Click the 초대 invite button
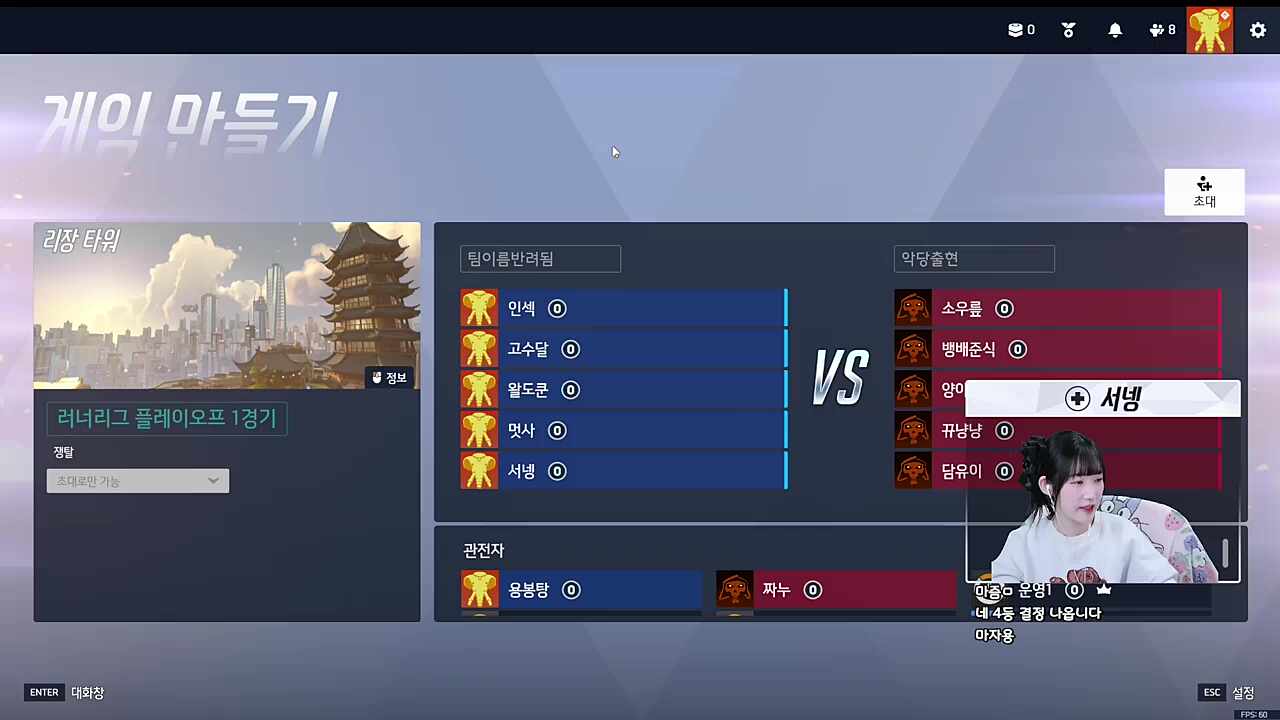 [x=1204, y=192]
